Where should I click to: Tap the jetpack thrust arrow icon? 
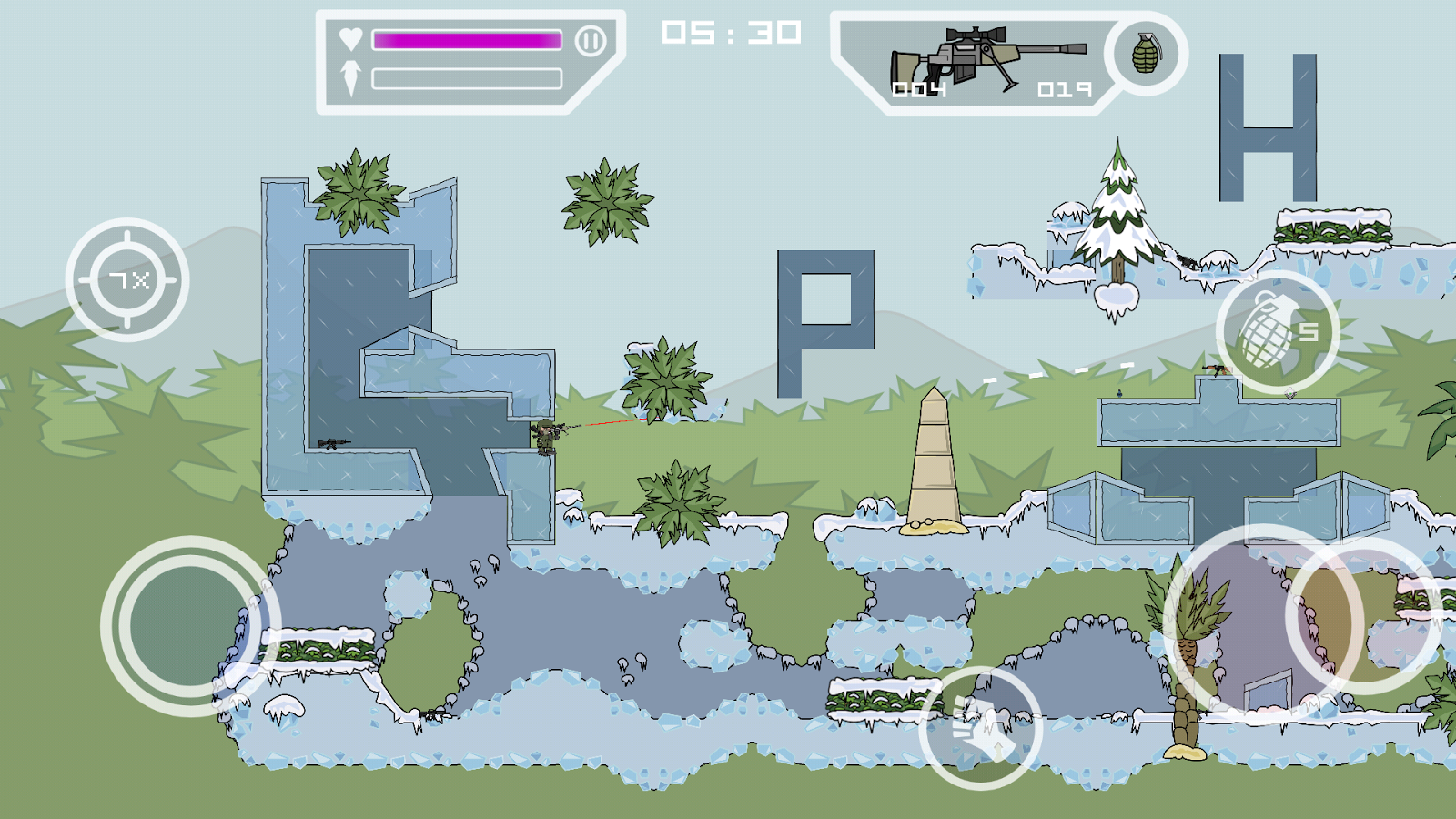click(353, 76)
